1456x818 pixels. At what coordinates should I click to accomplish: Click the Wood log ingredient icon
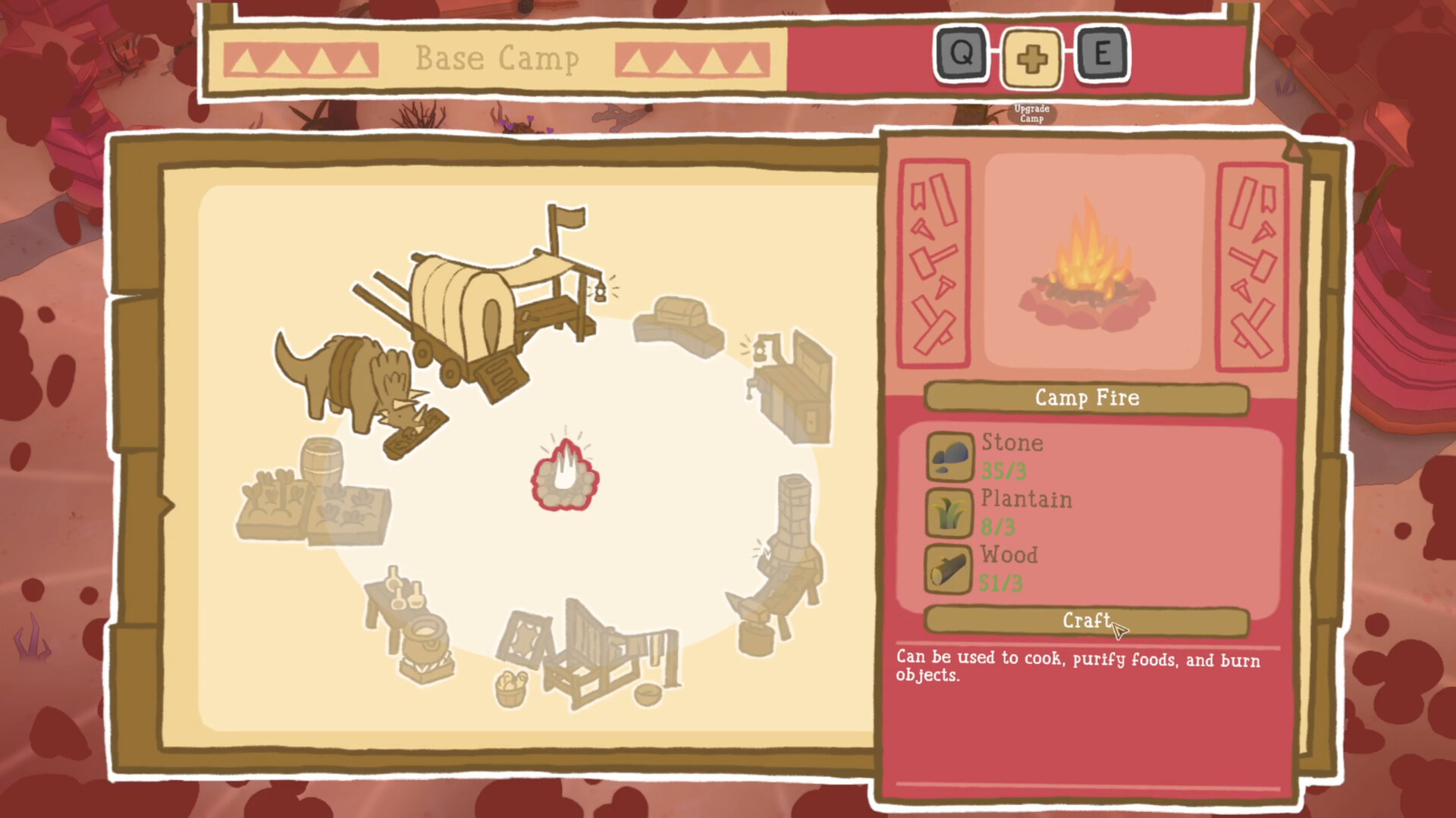point(949,569)
